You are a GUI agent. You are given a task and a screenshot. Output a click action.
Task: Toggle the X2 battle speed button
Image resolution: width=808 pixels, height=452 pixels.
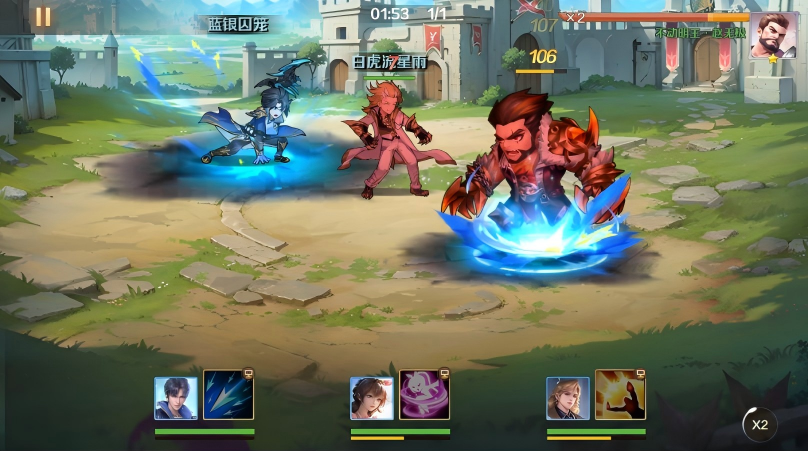pyautogui.click(x=759, y=424)
